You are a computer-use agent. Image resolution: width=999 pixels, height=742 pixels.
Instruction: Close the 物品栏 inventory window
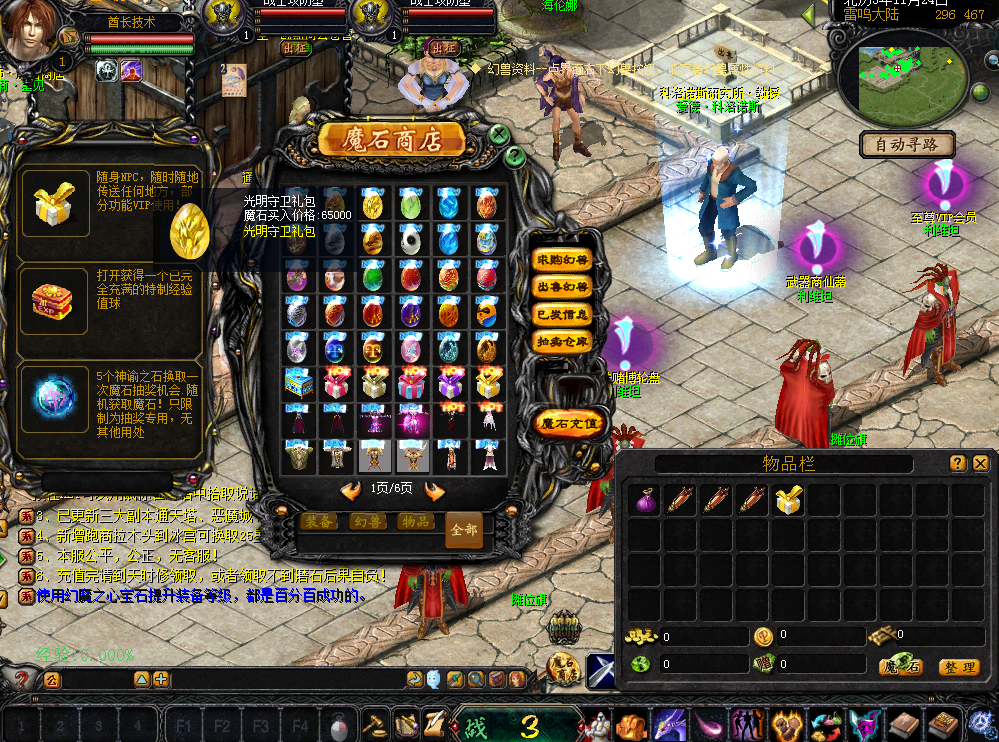[x=980, y=463]
